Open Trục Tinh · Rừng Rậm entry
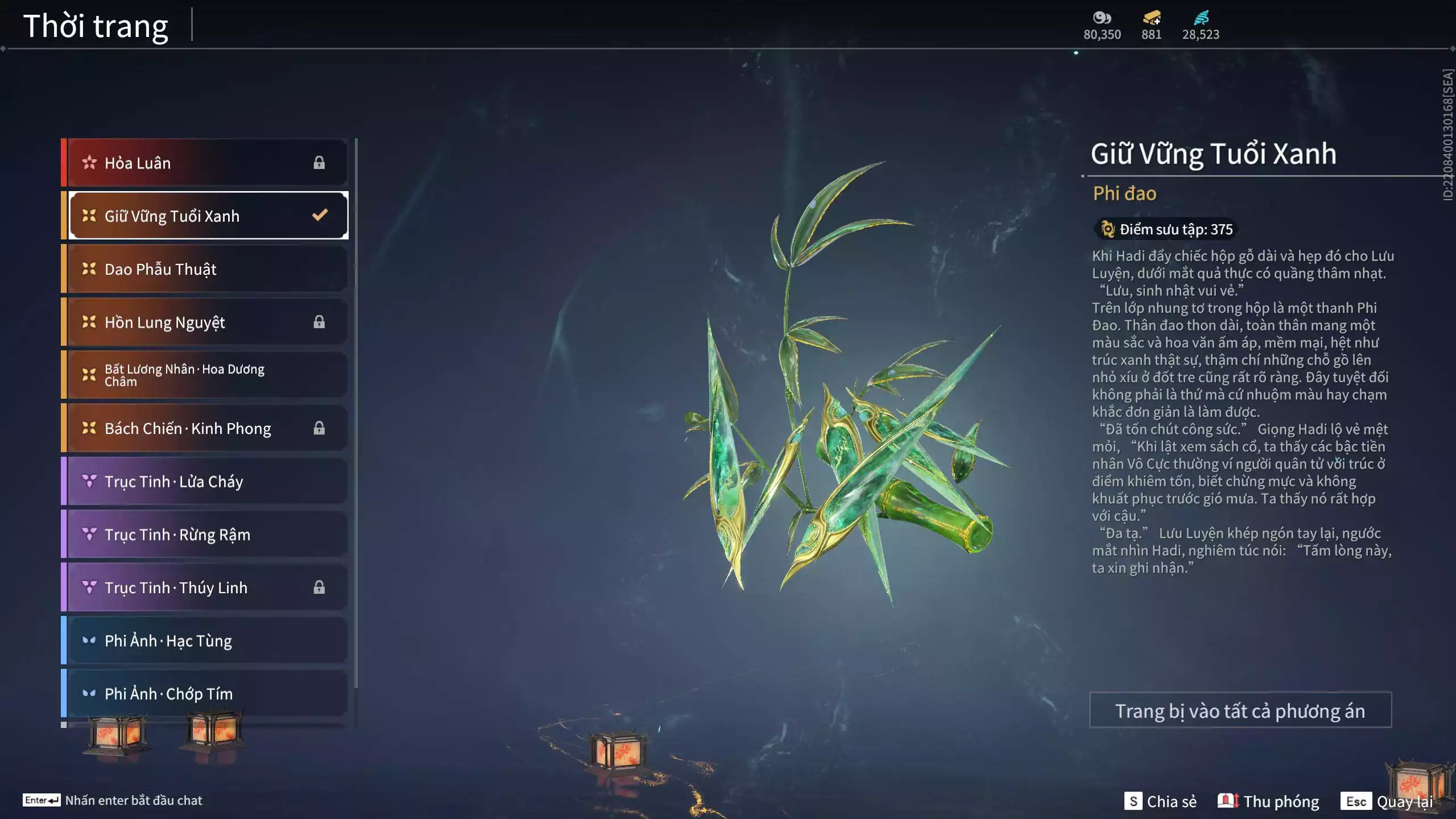 [205, 535]
